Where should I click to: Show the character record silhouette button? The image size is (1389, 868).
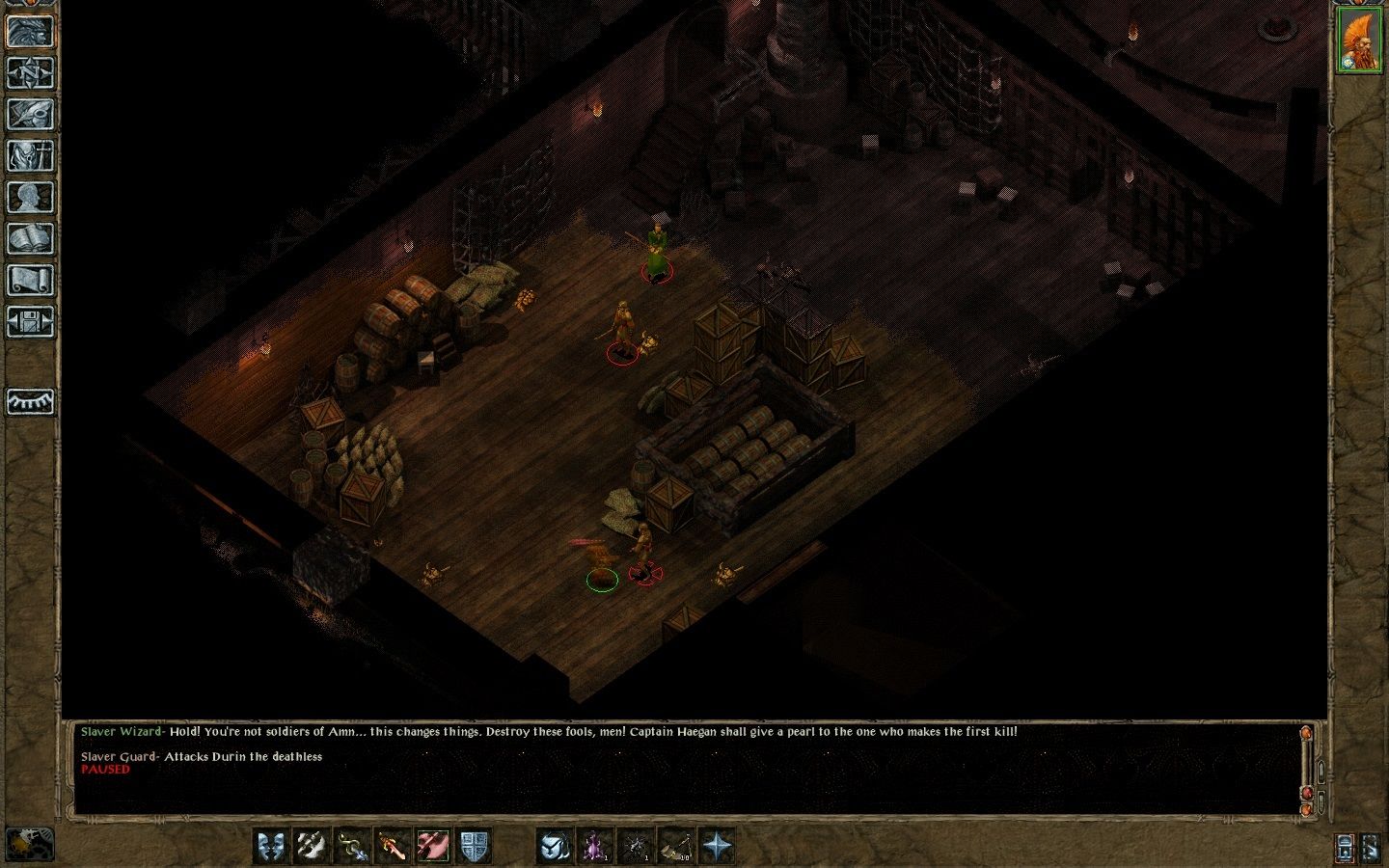[30, 197]
